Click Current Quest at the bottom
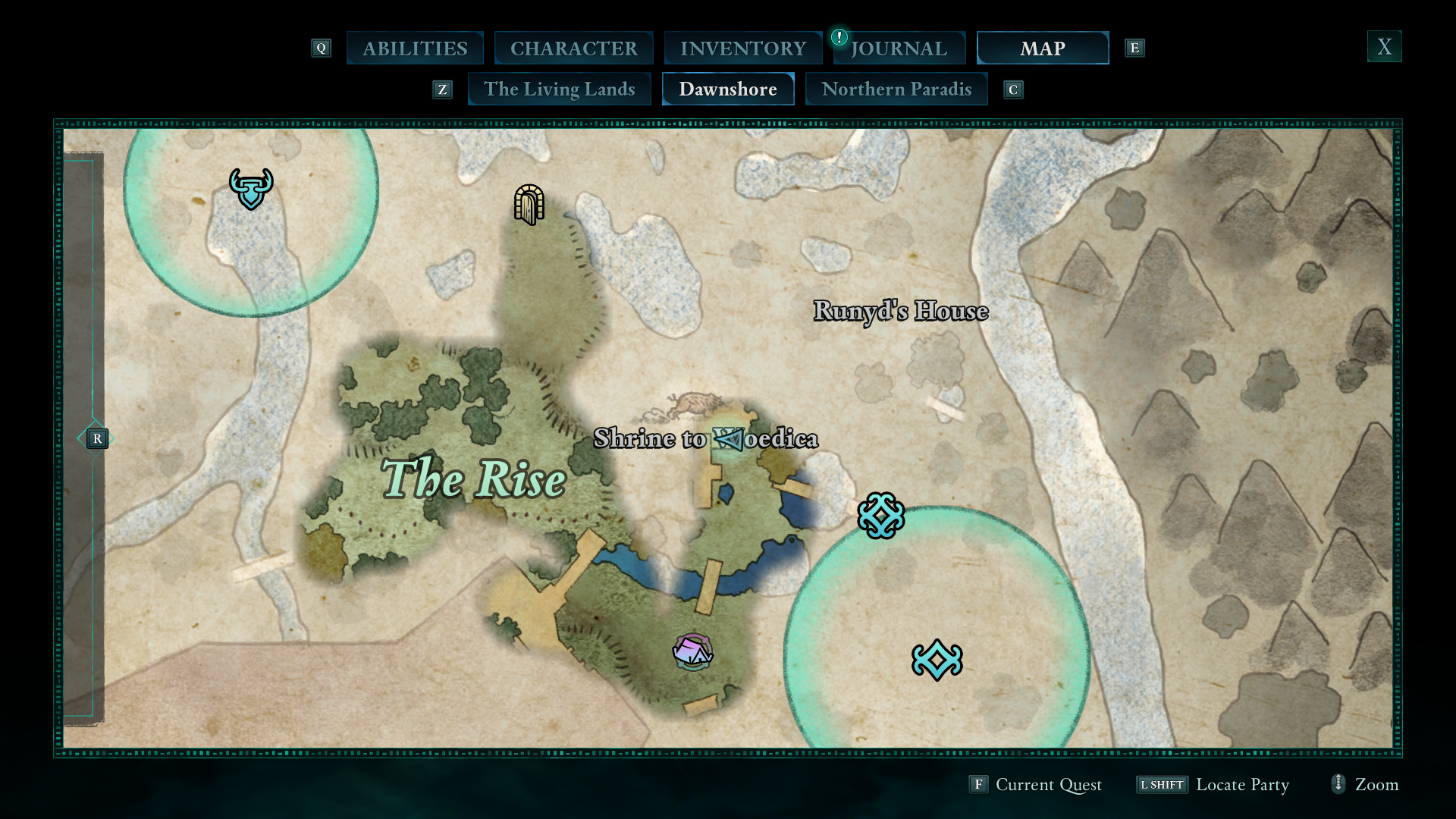The image size is (1456, 819). point(1048,785)
